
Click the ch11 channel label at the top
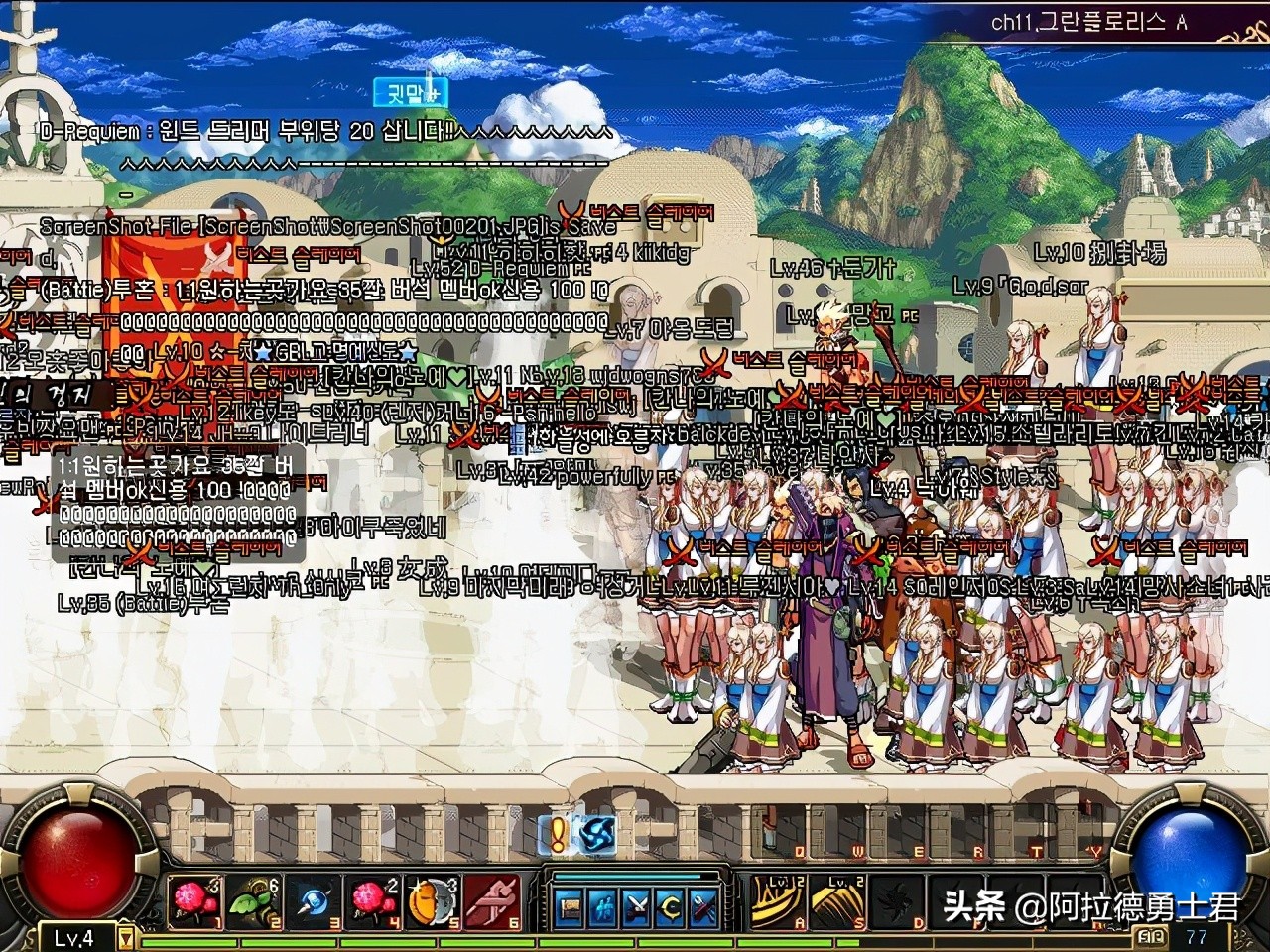coord(1088,22)
